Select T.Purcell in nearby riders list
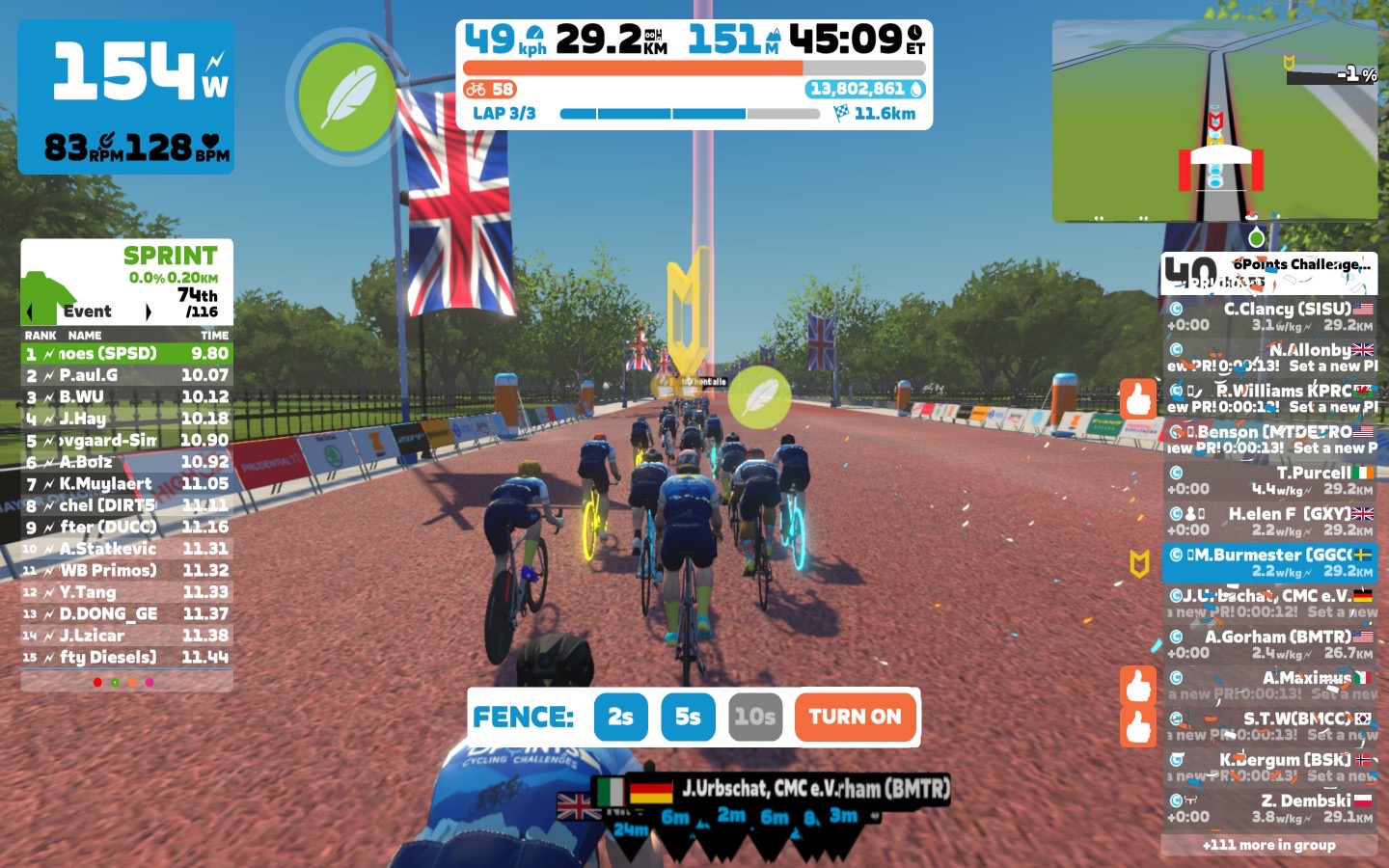The image size is (1389, 868). coord(1269,480)
